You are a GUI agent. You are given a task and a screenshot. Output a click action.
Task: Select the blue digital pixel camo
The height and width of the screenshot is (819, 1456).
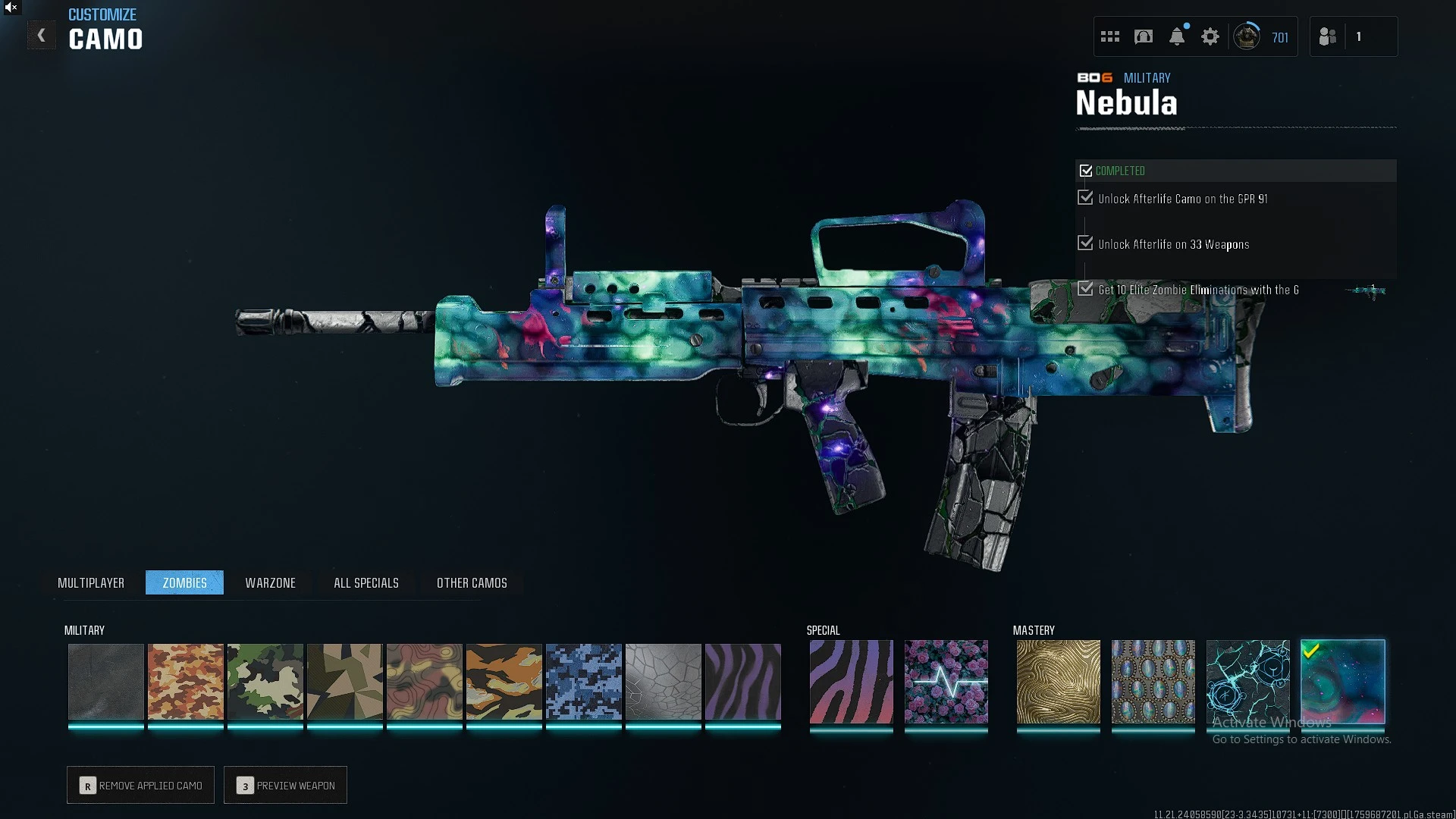(584, 681)
